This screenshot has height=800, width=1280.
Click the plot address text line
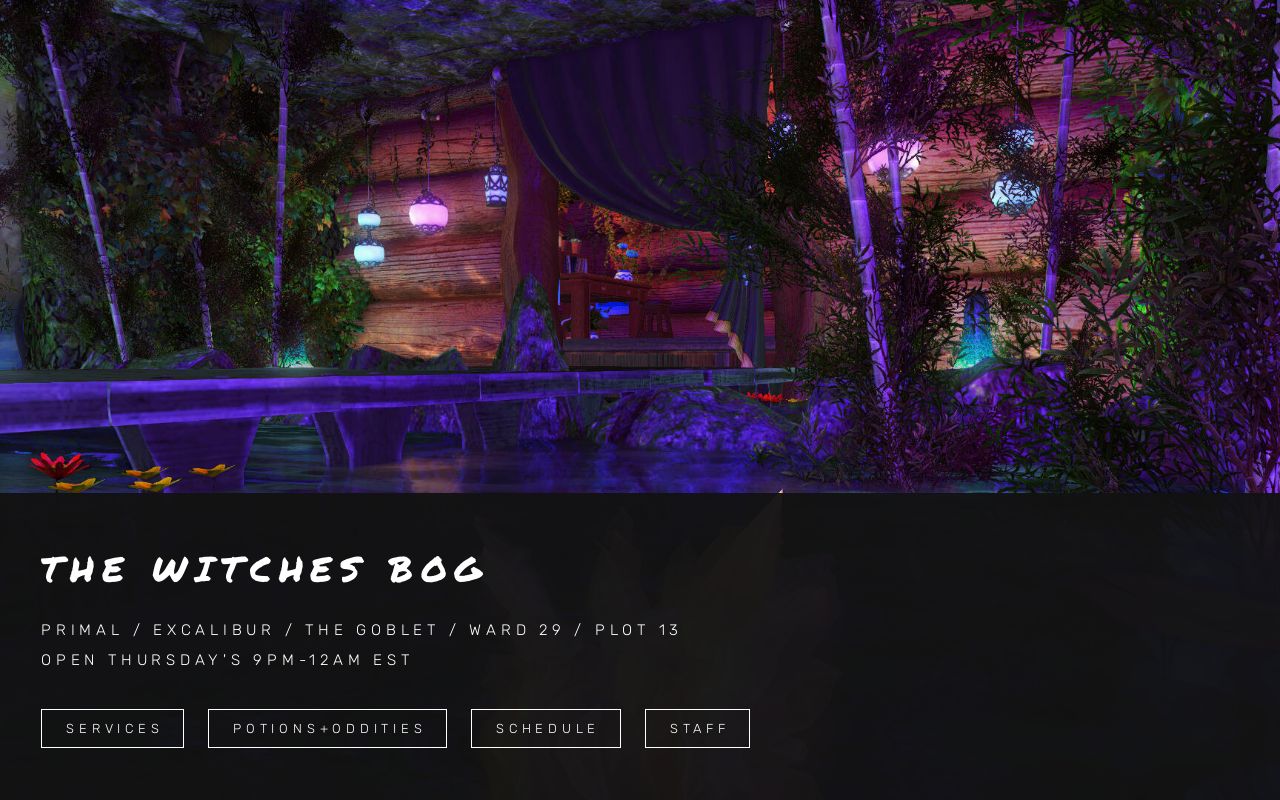coord(360,629)
